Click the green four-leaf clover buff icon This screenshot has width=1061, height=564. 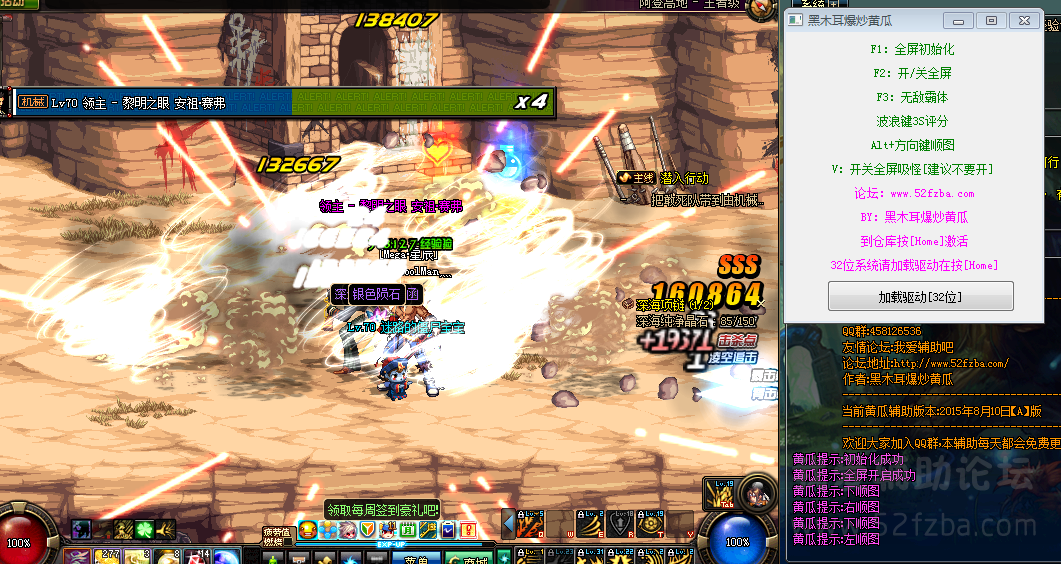[143, 529]
